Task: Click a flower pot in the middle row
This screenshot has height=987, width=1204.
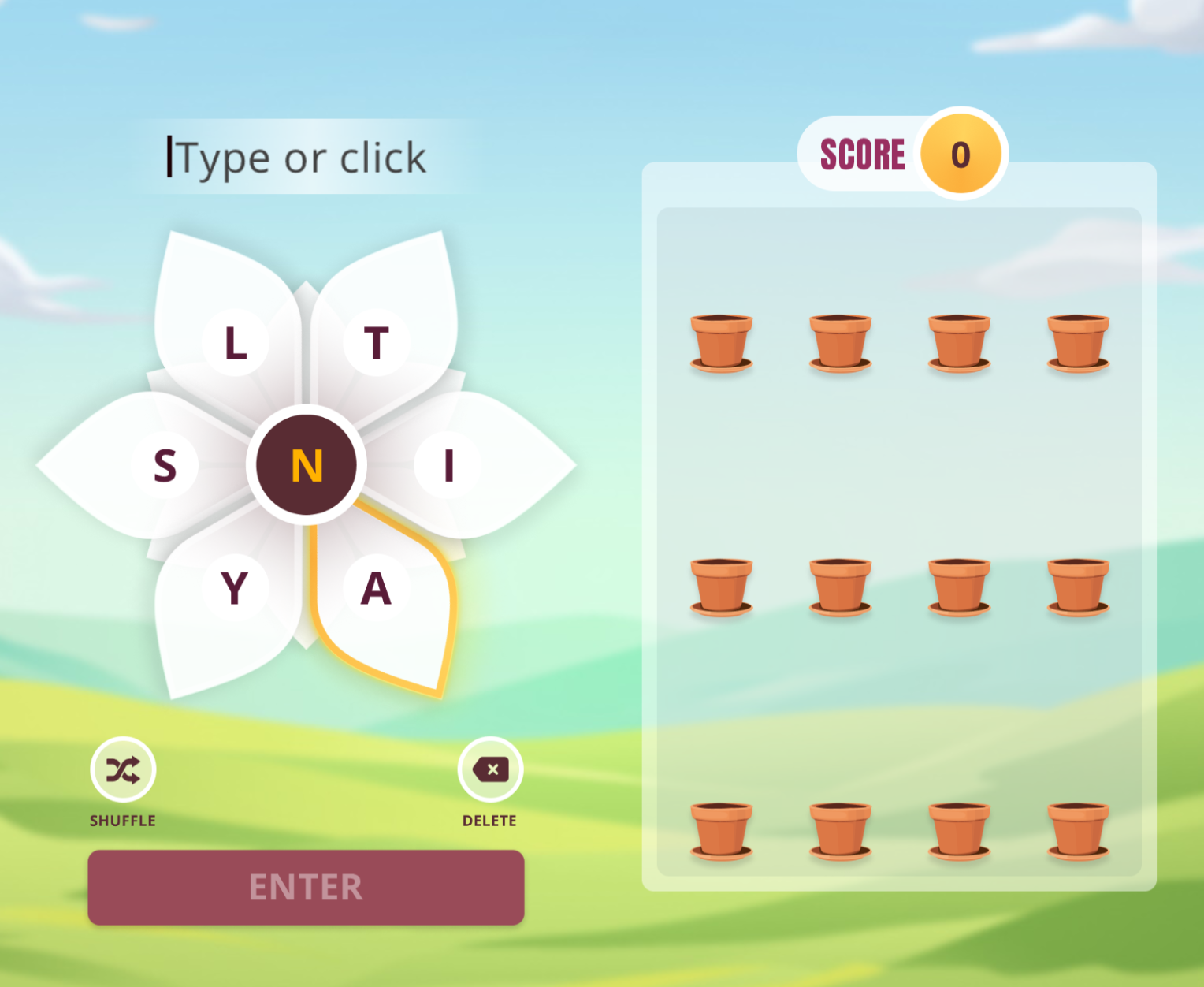Action: tap(840, 587)
